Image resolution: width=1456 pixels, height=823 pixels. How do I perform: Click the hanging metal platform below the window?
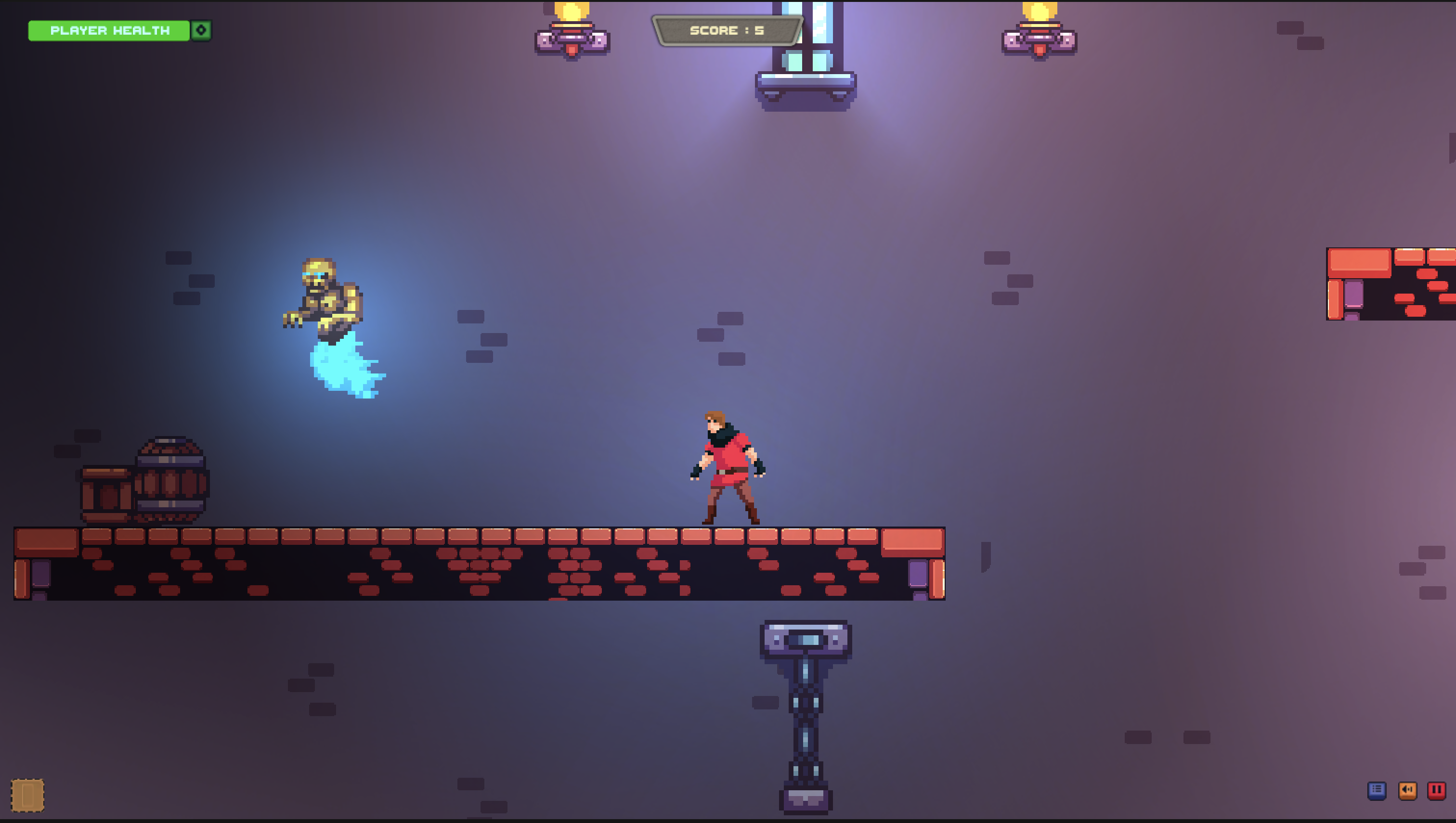[806, 85]
